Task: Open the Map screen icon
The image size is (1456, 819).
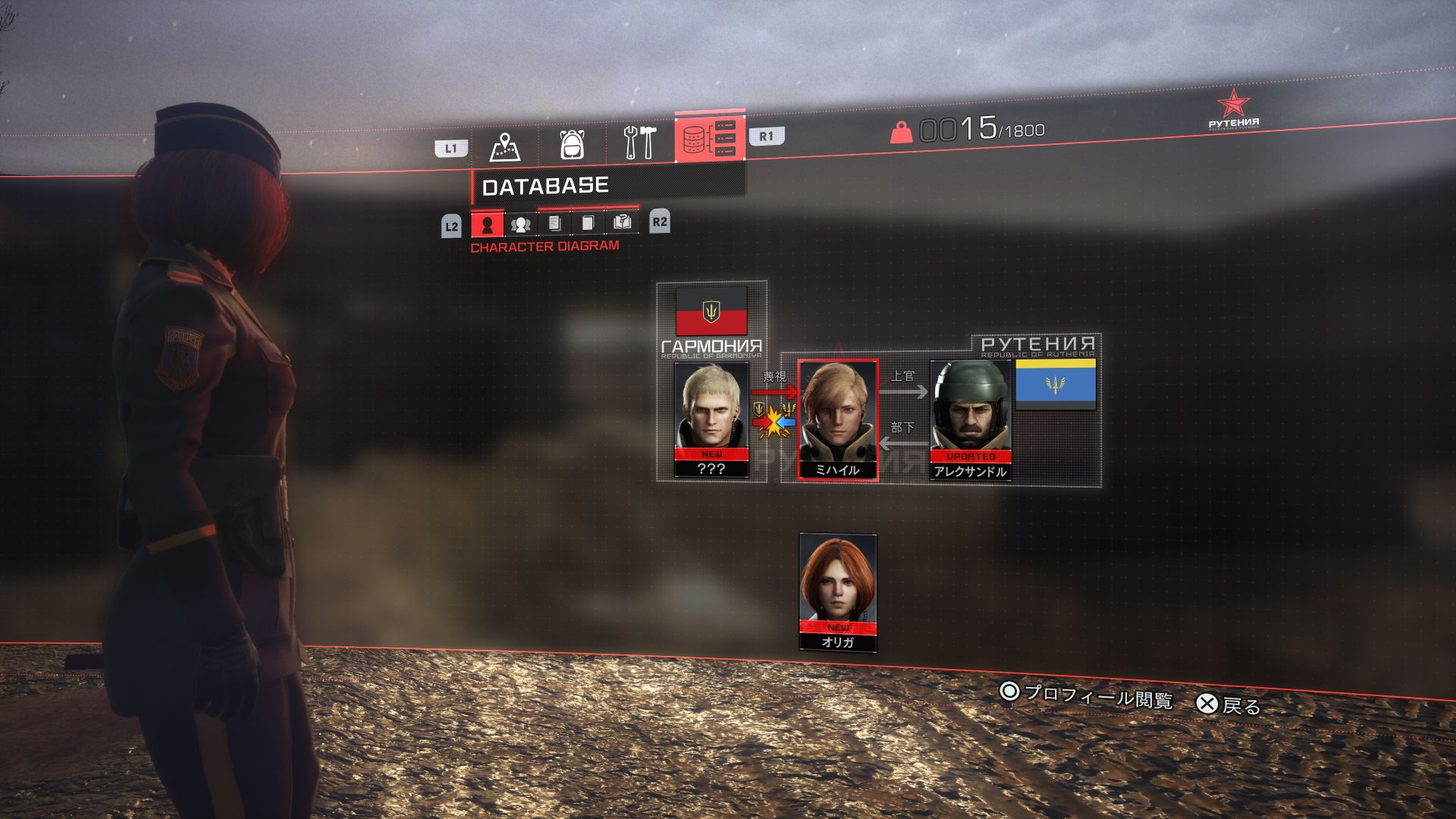Action: coord(505,146)
